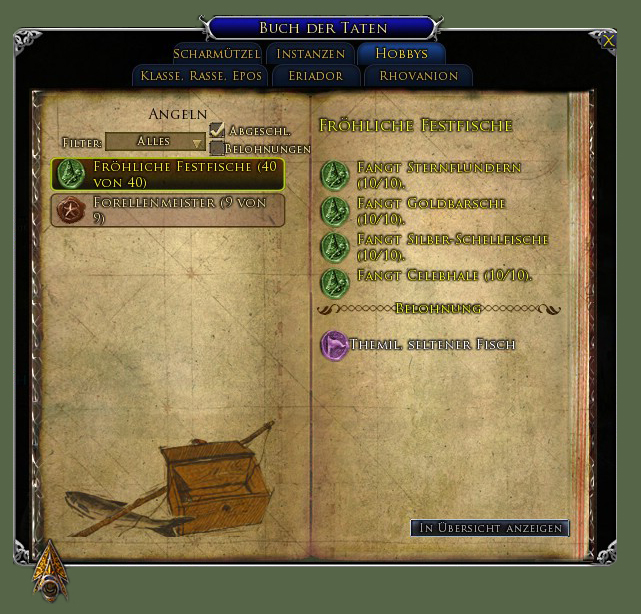Open the Filter dropdown set to Alles
The image size is (641, 614).
click(x=155, y=142)
